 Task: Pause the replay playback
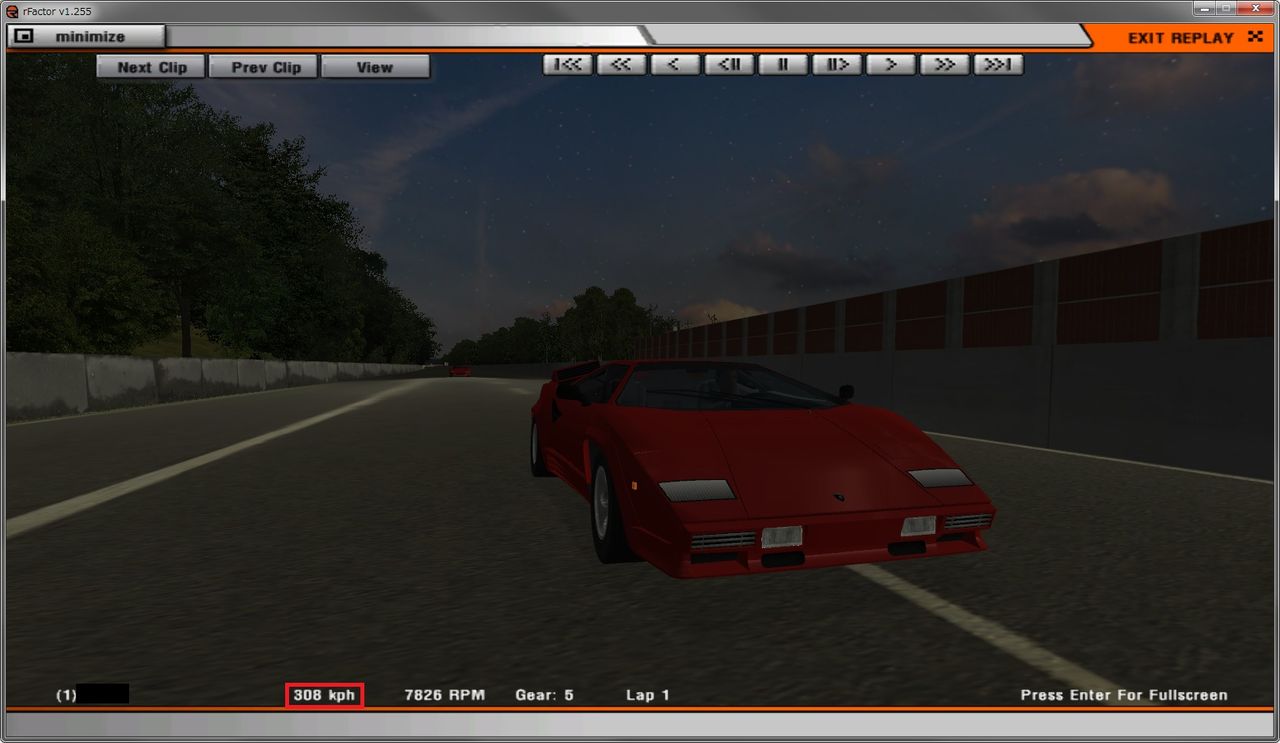click(782, 64)
